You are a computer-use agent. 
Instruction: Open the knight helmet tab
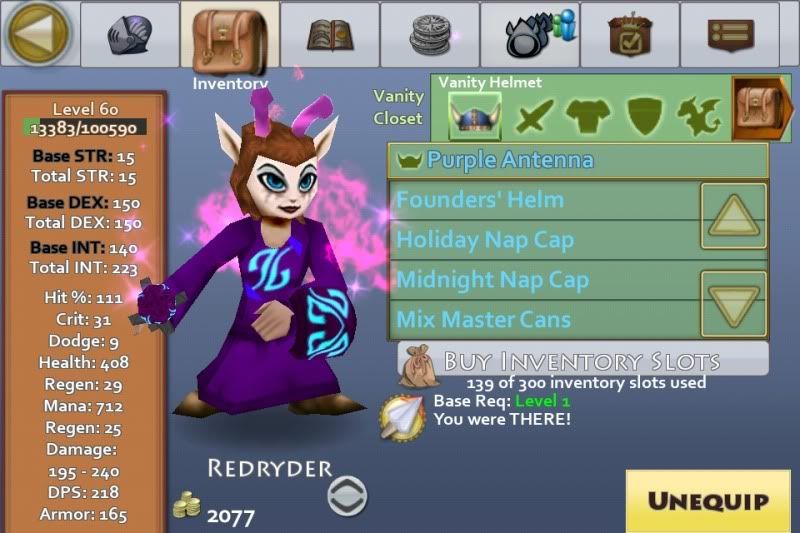[129, 35]
